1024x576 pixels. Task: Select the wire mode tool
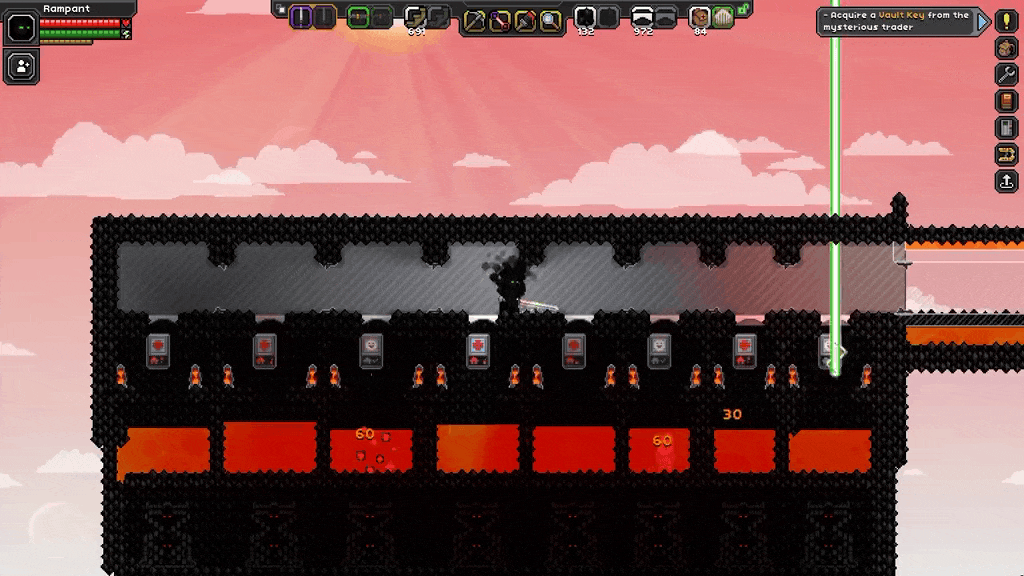pyautogui.click(x=499, y=20)
